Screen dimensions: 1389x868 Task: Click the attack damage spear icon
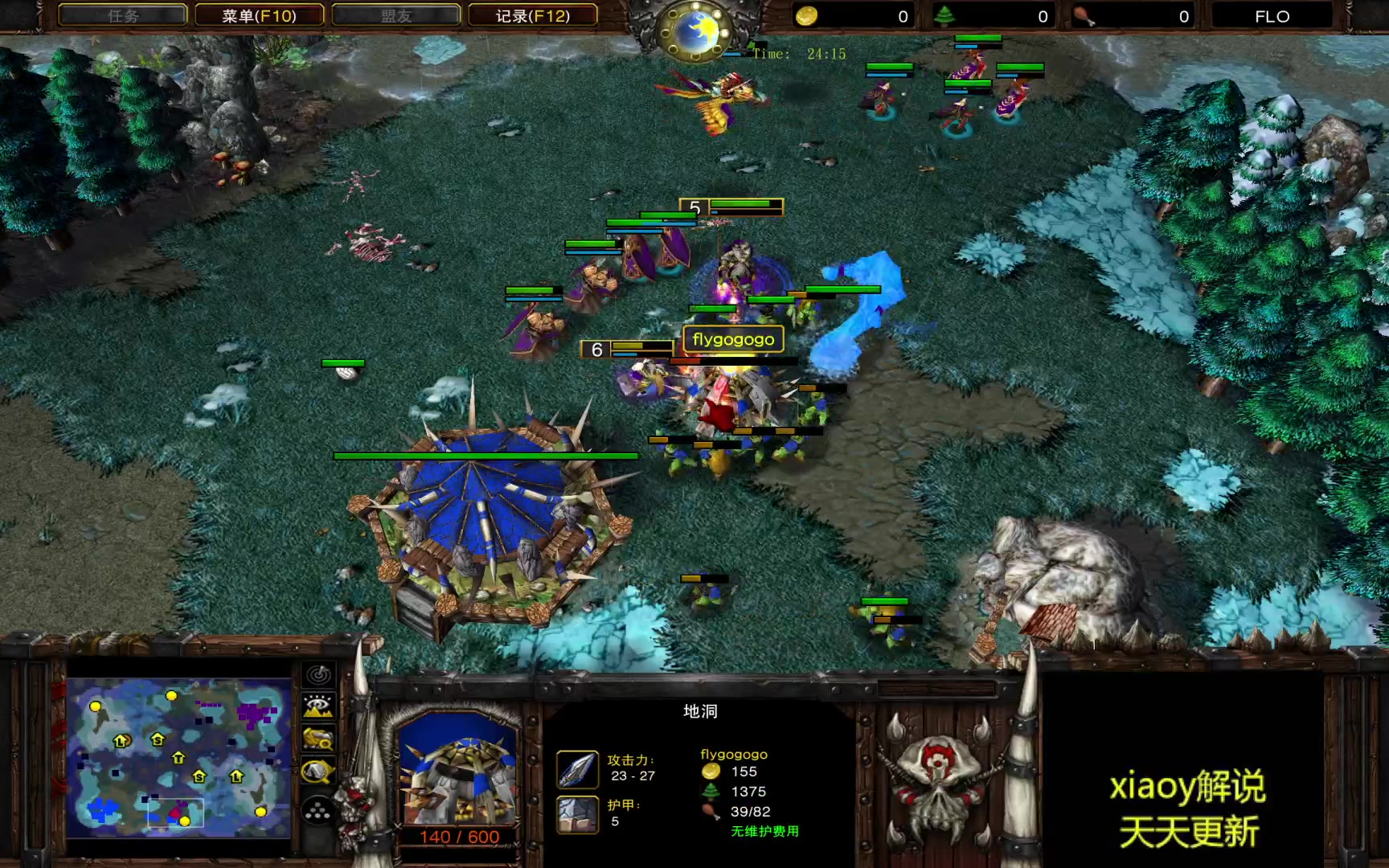577,769
